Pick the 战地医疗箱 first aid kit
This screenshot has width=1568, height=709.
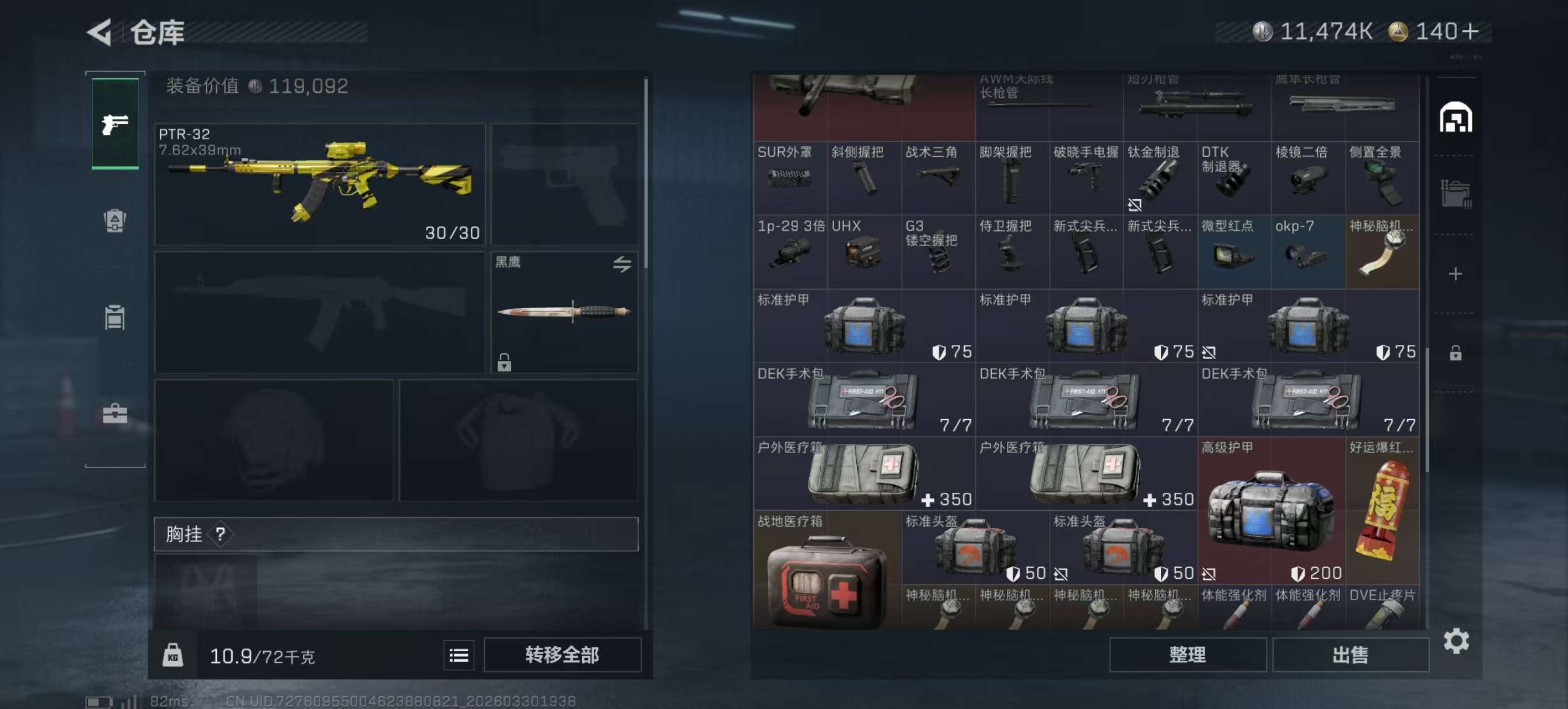[827, 570]
